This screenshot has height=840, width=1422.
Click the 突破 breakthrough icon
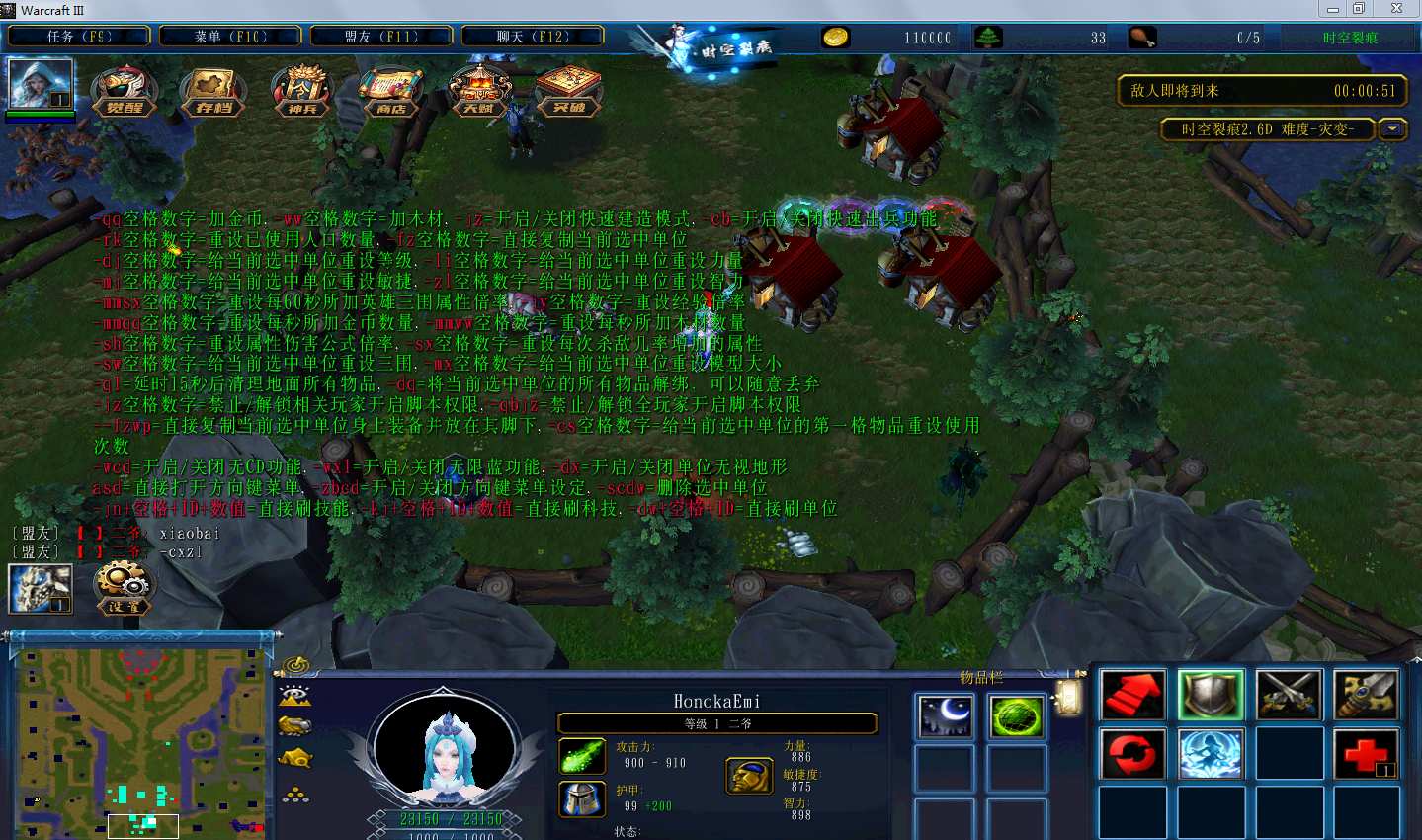[568, 91]
